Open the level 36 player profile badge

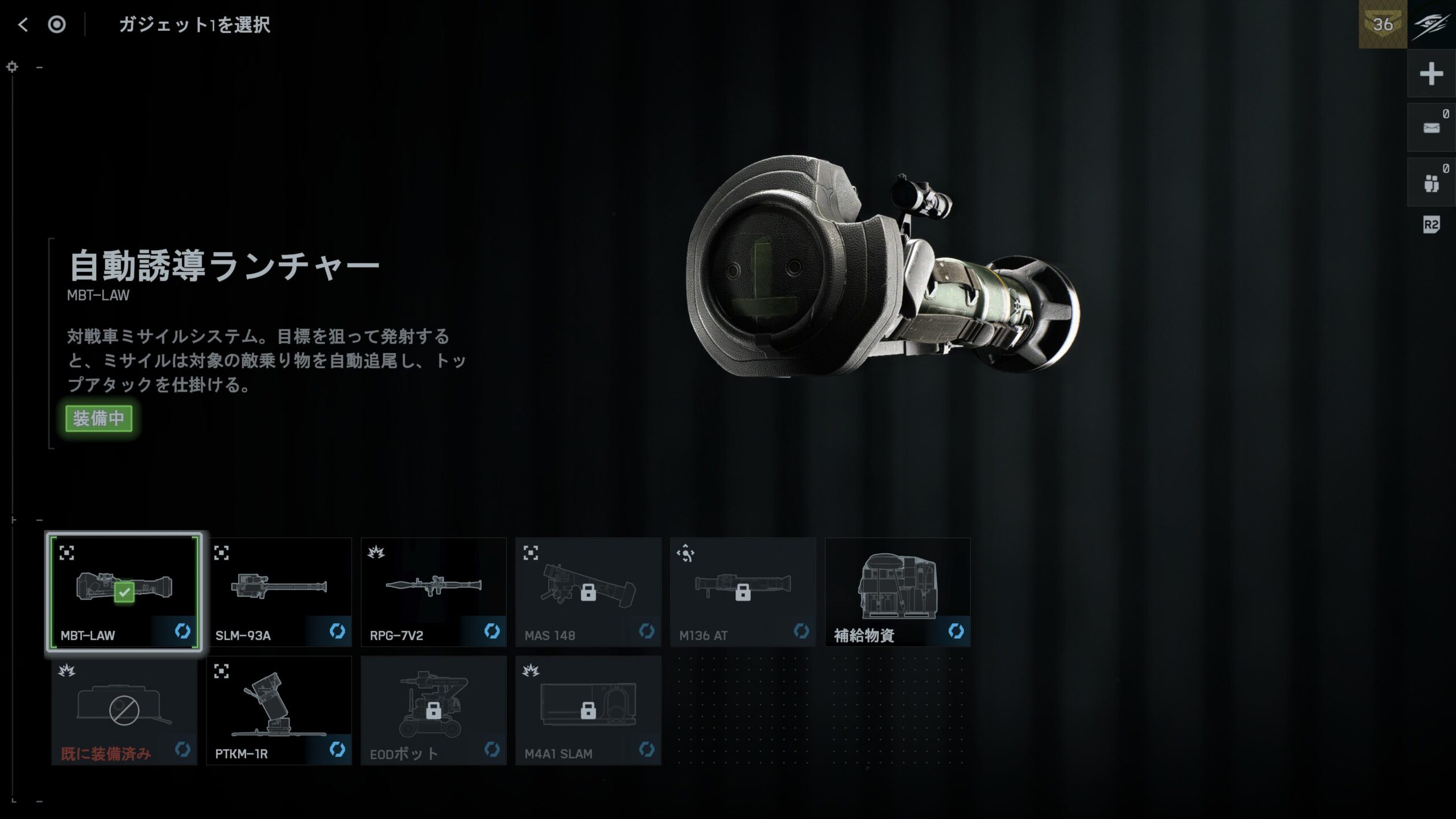click(1383, 24)
